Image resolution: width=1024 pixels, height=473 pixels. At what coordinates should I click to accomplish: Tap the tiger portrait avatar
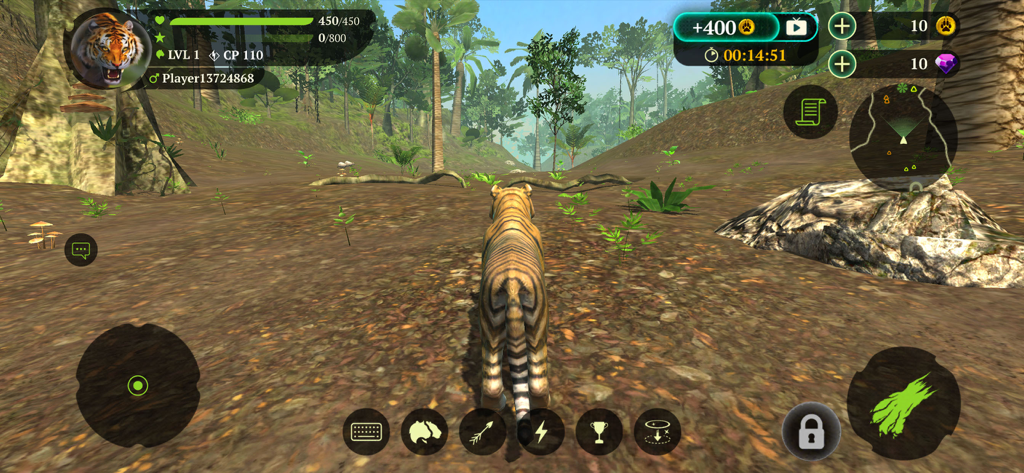tap(106, 49)
